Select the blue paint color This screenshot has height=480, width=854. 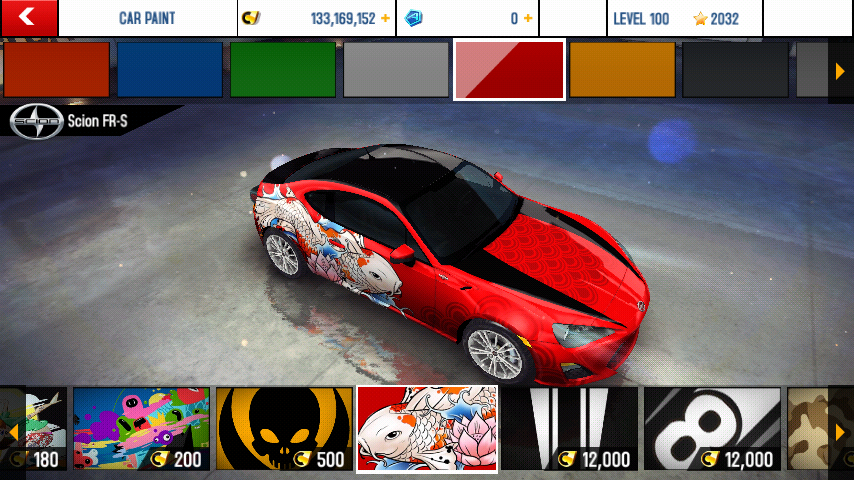(170, 69)
